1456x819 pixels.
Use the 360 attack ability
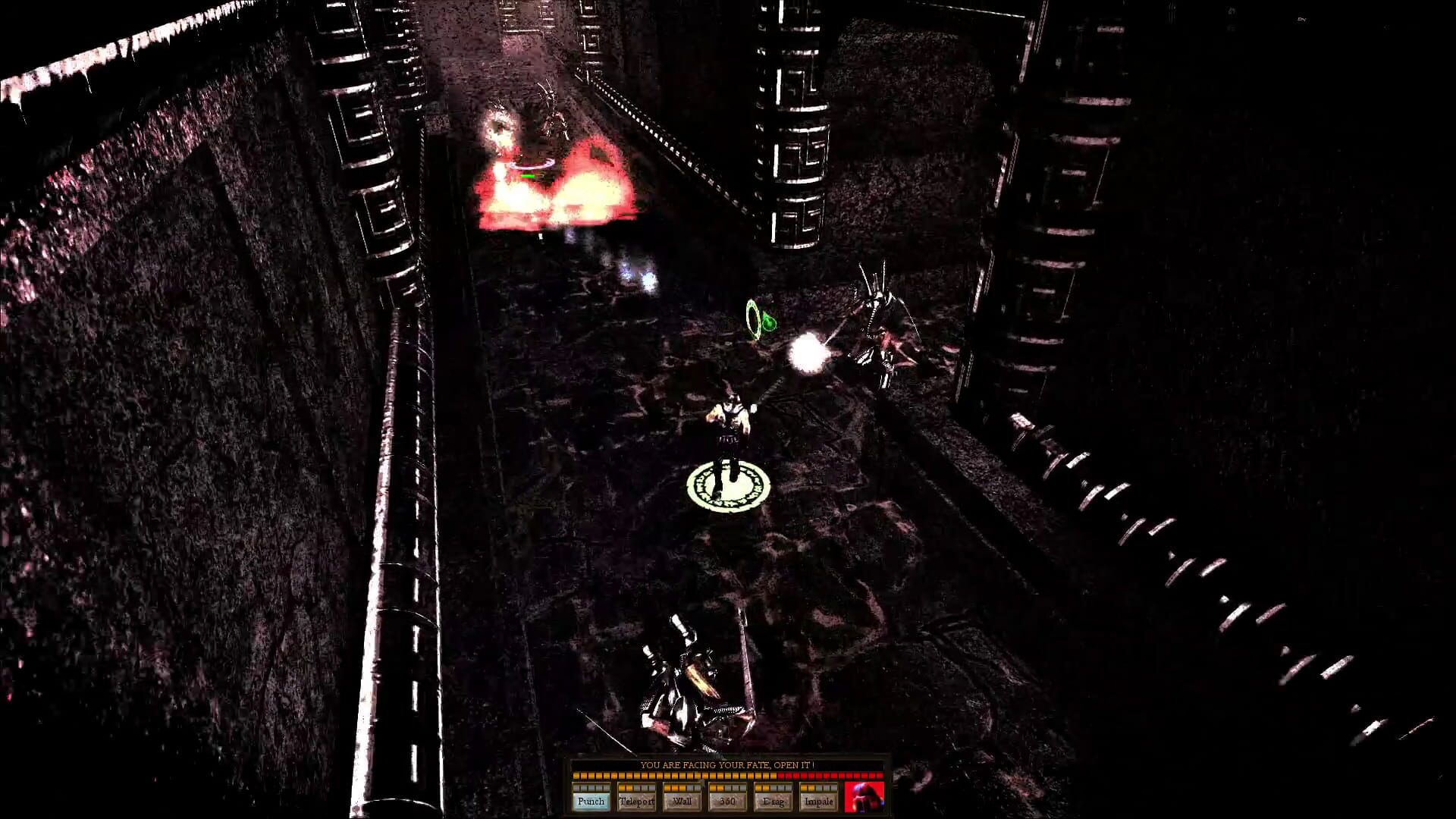click(x=727, y=802)
